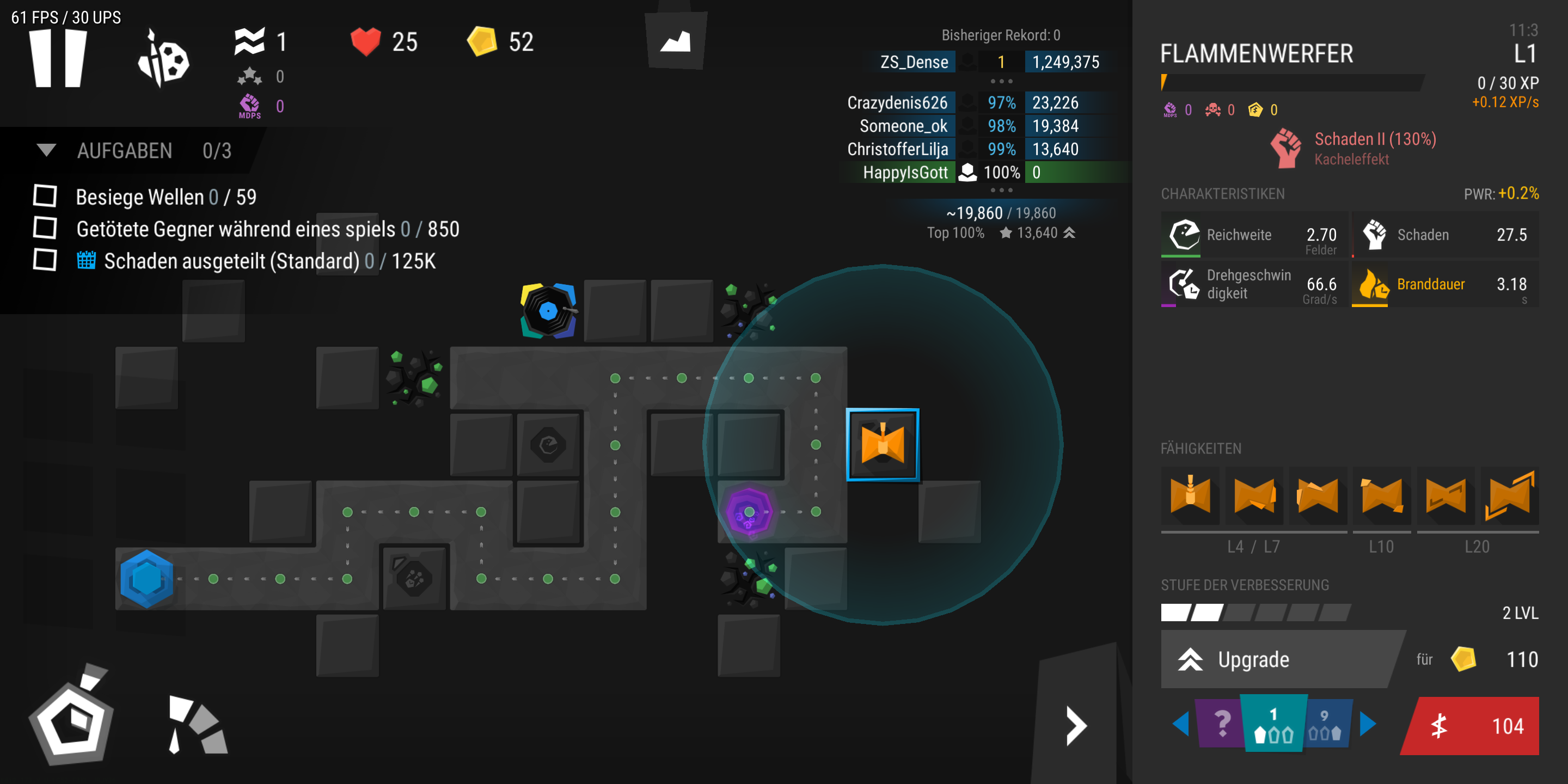This screenshot has height=784, width=1568.
Task: Select the Reichweite stat row
Action: click(x=1253, y=235)
